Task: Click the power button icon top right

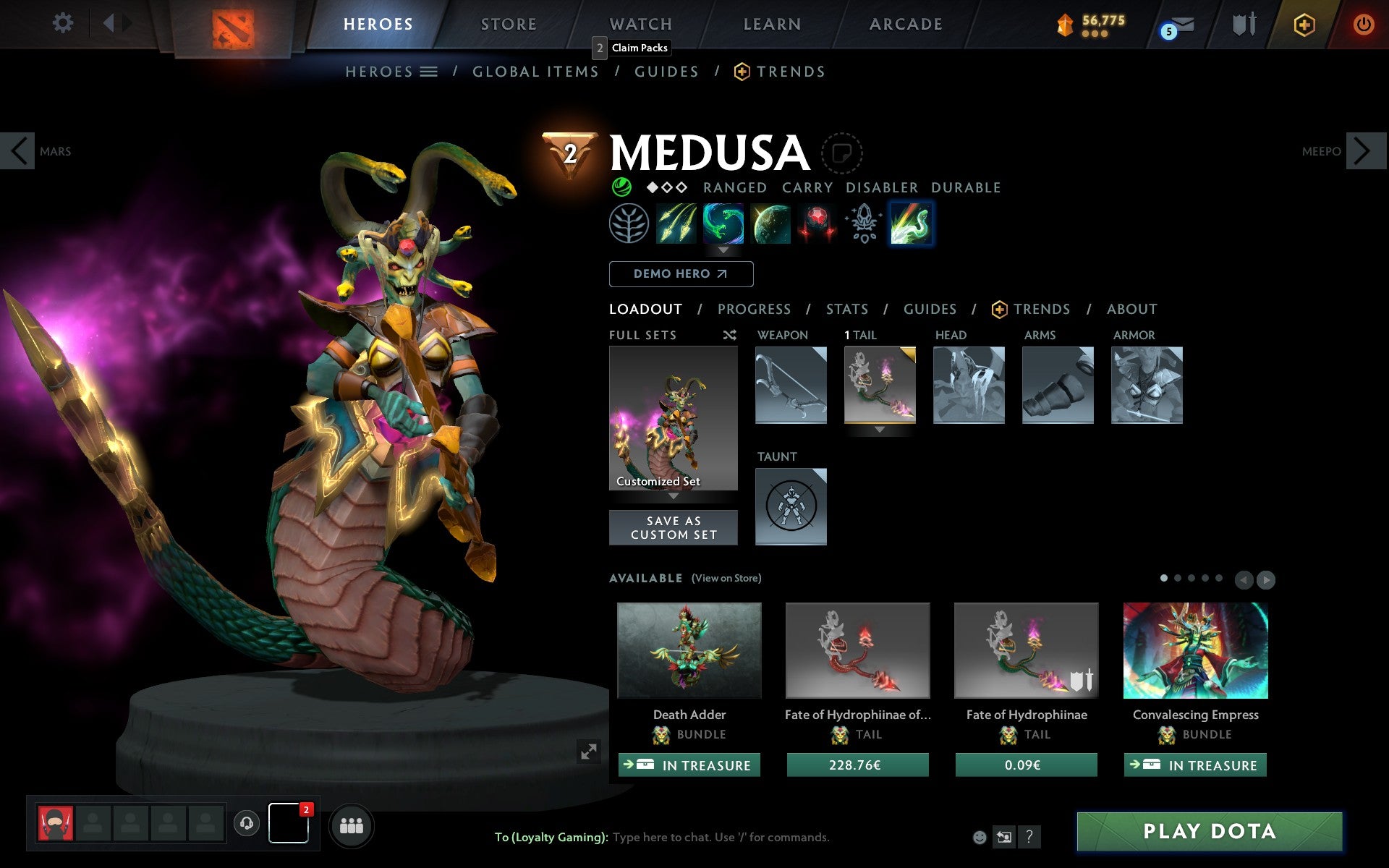Action: coord(1362,24)
